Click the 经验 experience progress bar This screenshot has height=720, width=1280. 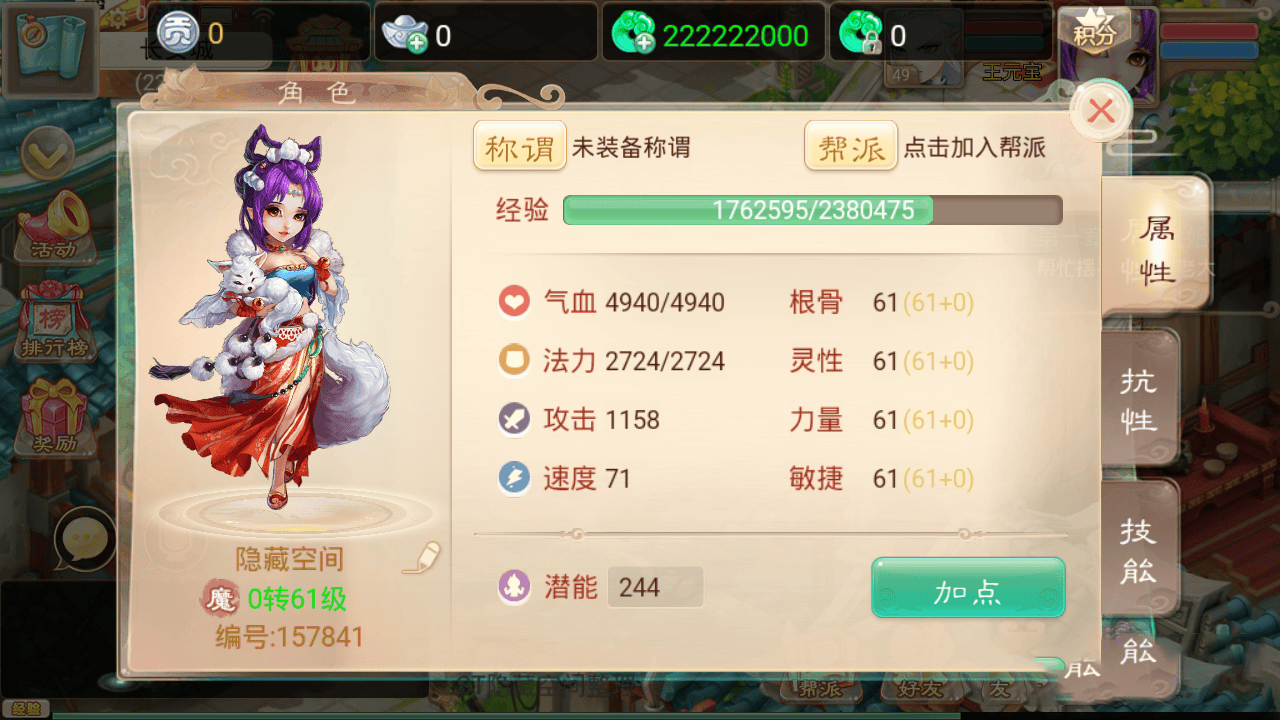810,210
